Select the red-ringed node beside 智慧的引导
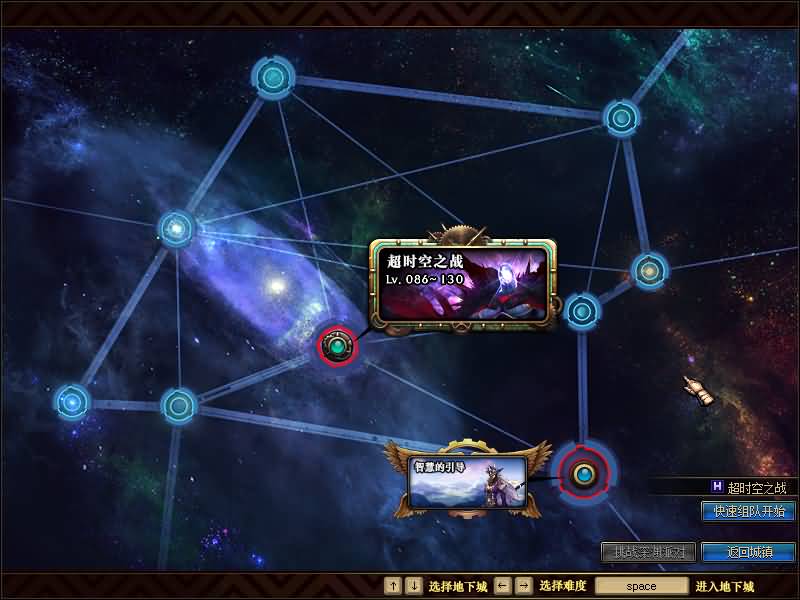 pyautogui.click(x=582, y=473)
